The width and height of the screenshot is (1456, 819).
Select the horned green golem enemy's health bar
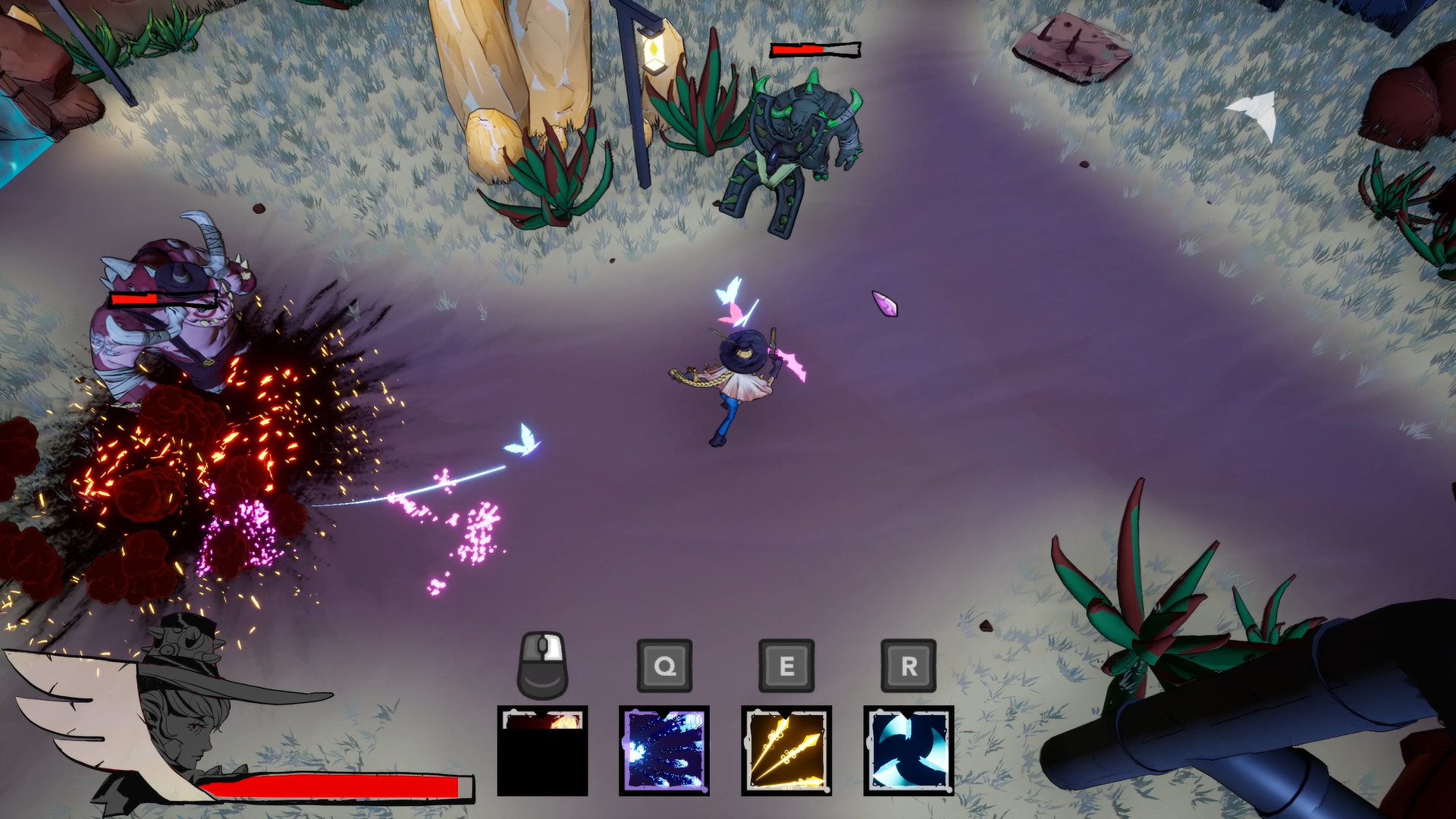coord(815,49)
